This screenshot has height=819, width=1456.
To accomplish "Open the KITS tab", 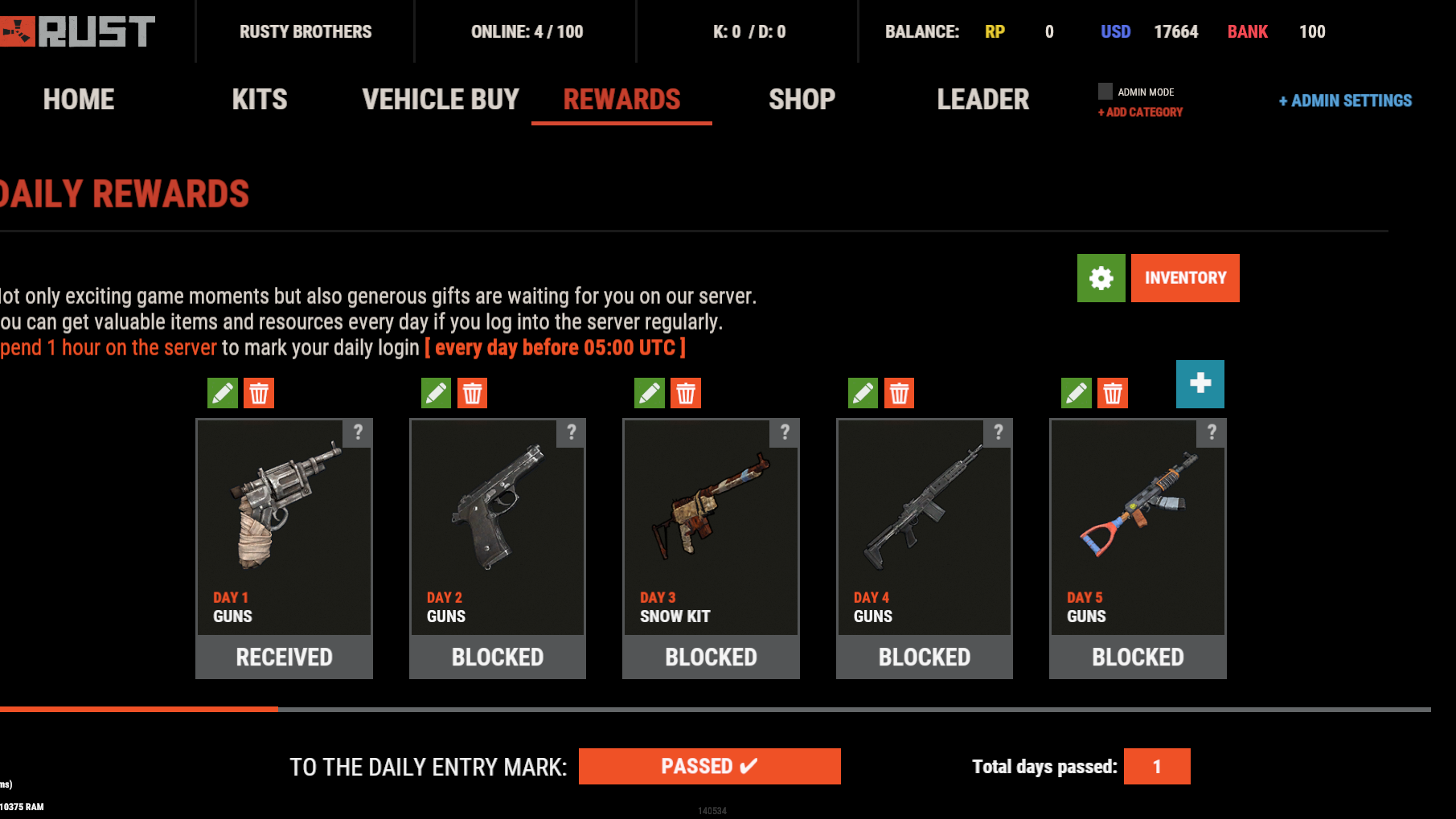I will (x=260, y=100).
